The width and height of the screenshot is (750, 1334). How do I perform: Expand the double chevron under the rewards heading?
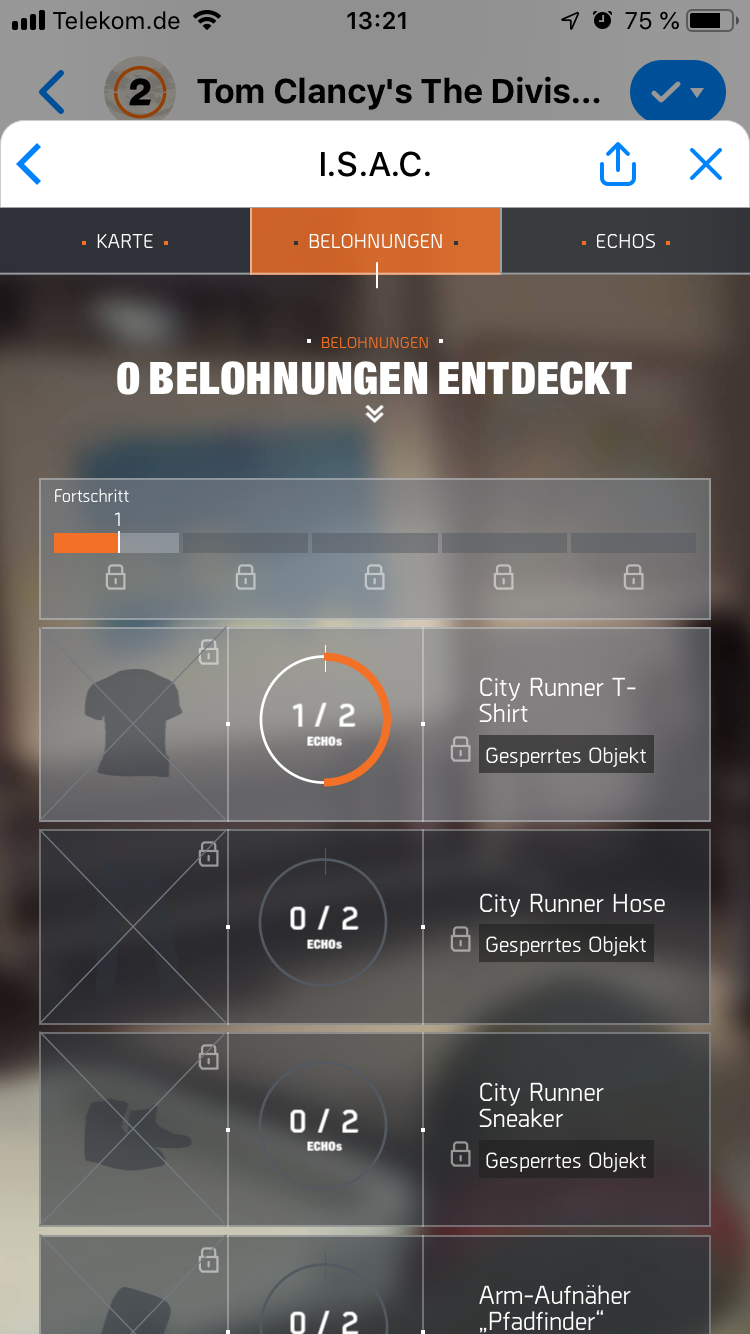pyautogui.click(x=375, y=414)
